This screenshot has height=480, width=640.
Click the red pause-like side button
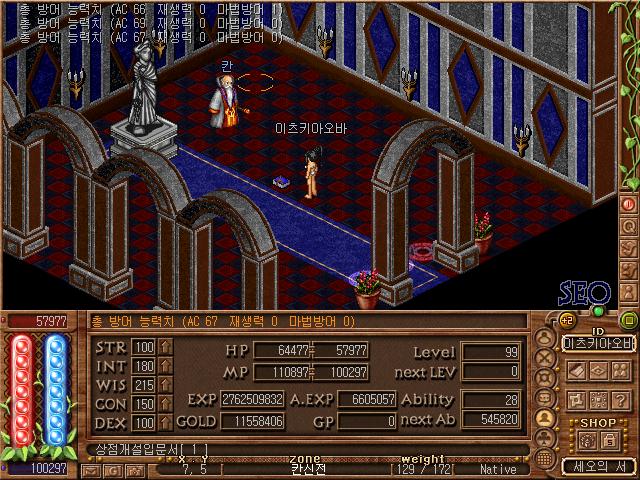[x=628, y=204]
